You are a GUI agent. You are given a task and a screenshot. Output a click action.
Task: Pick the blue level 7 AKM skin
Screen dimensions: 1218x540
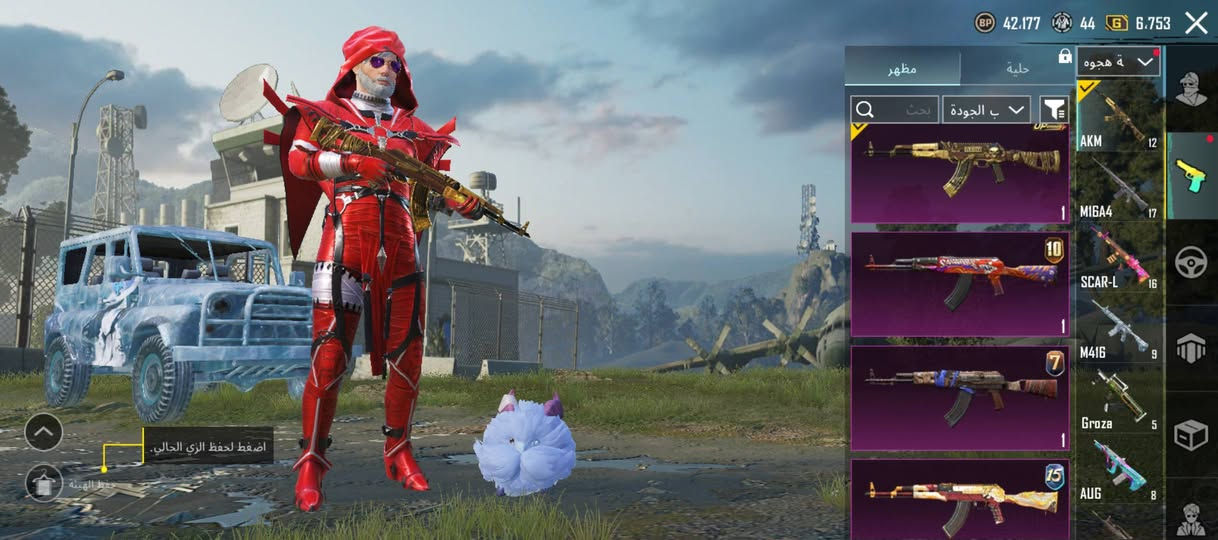[x=959, y=397]
